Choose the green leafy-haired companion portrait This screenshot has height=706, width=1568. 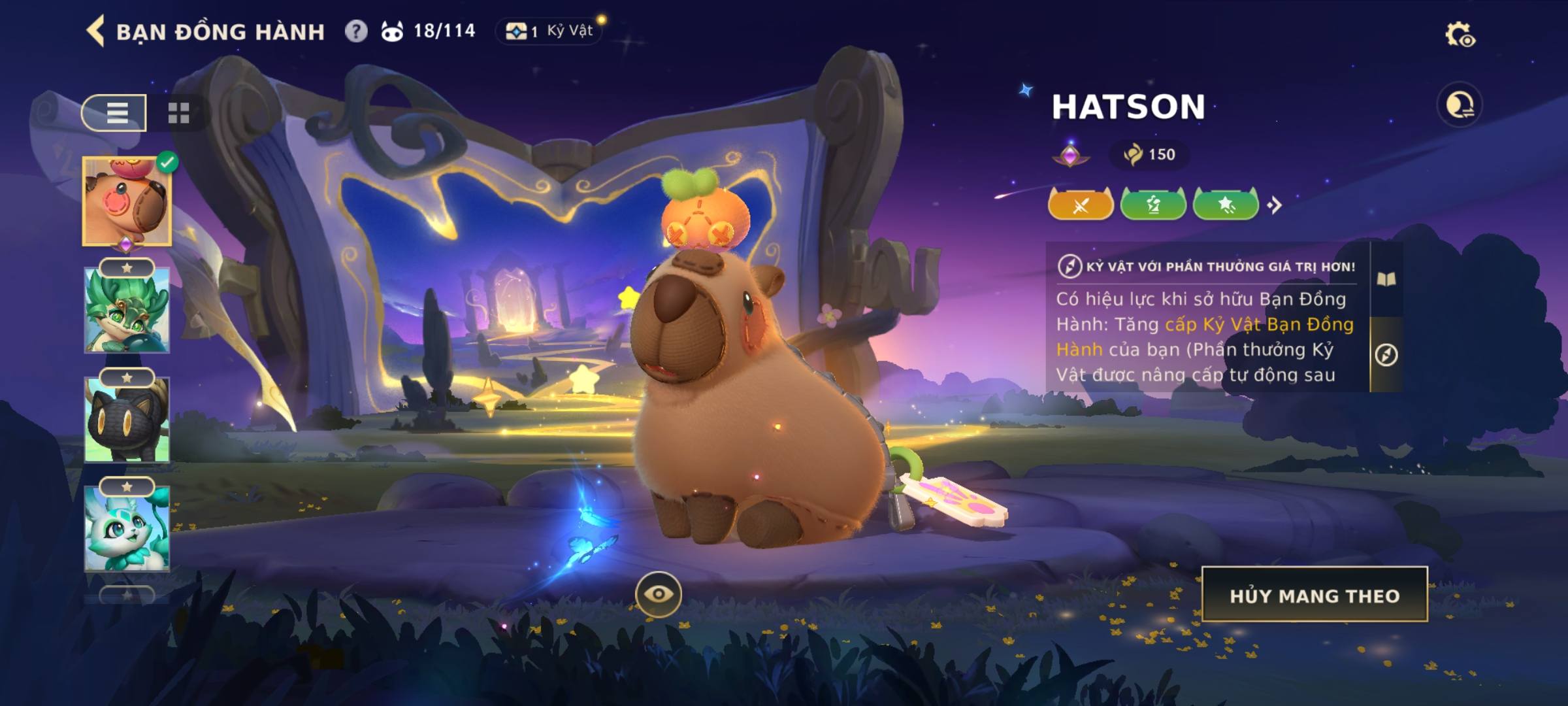(127, 311)
